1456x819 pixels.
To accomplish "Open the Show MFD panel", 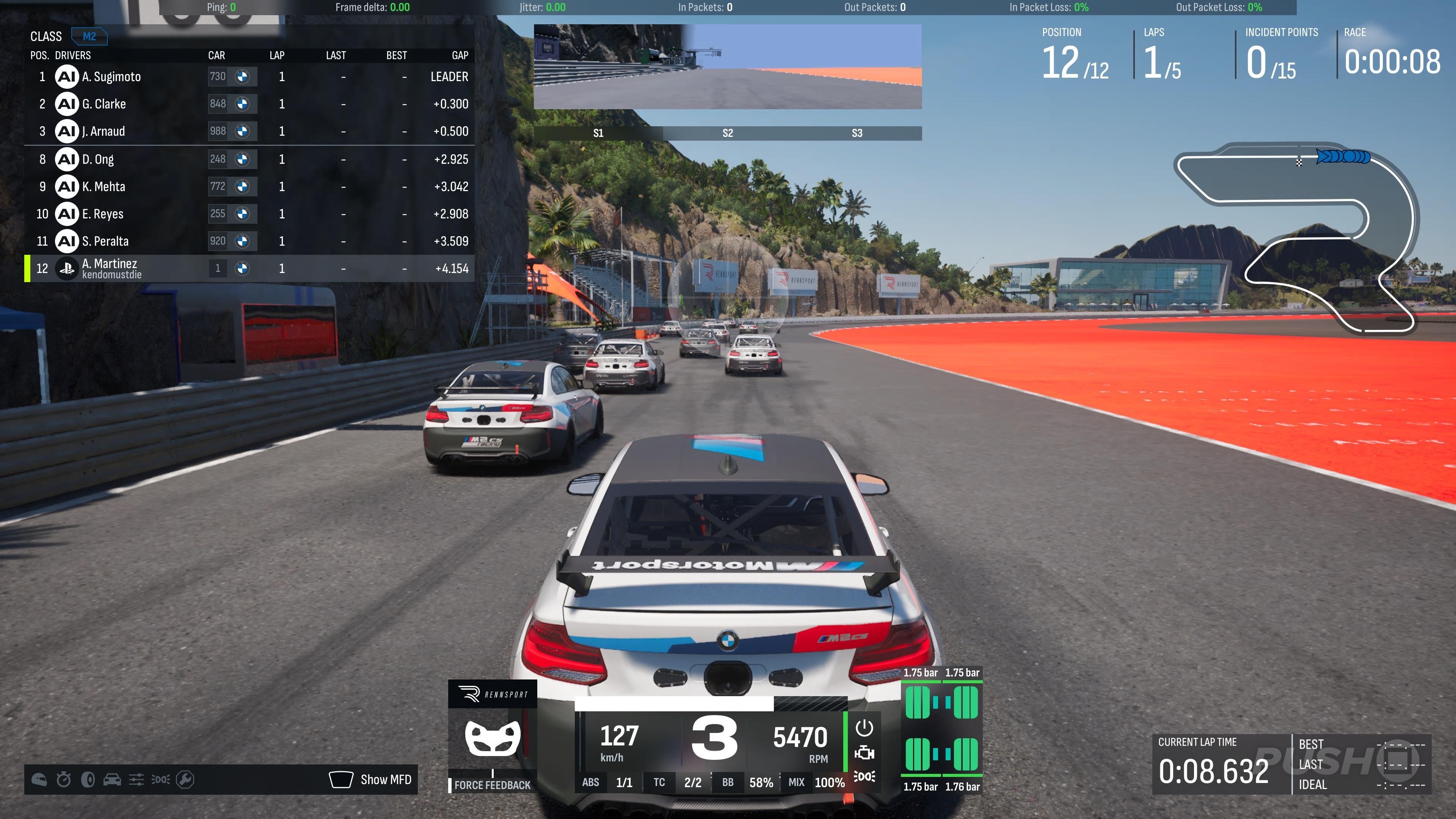I will [x=371, y=780].
